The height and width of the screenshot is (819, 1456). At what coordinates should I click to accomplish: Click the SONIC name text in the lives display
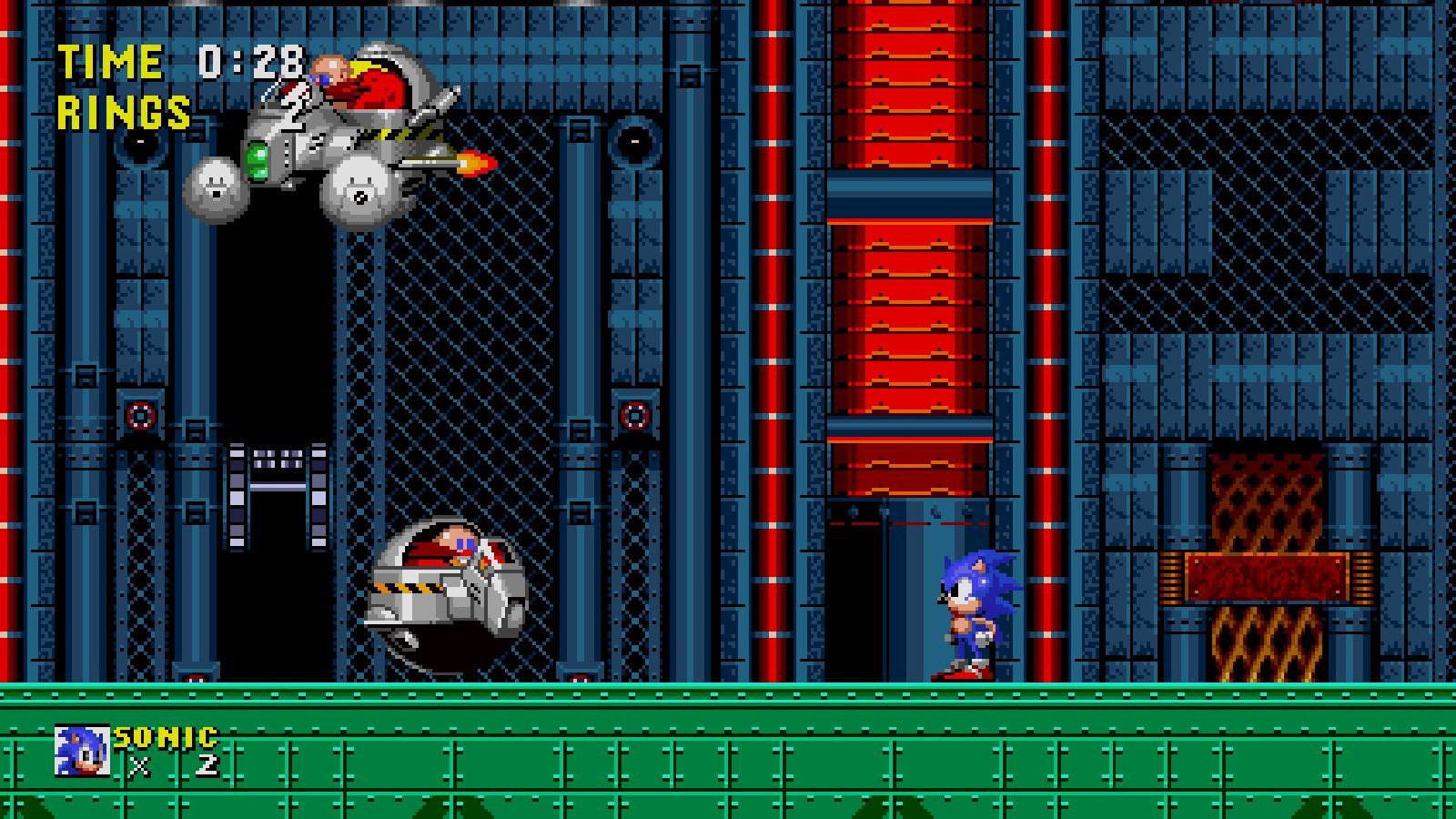point(166,737)
